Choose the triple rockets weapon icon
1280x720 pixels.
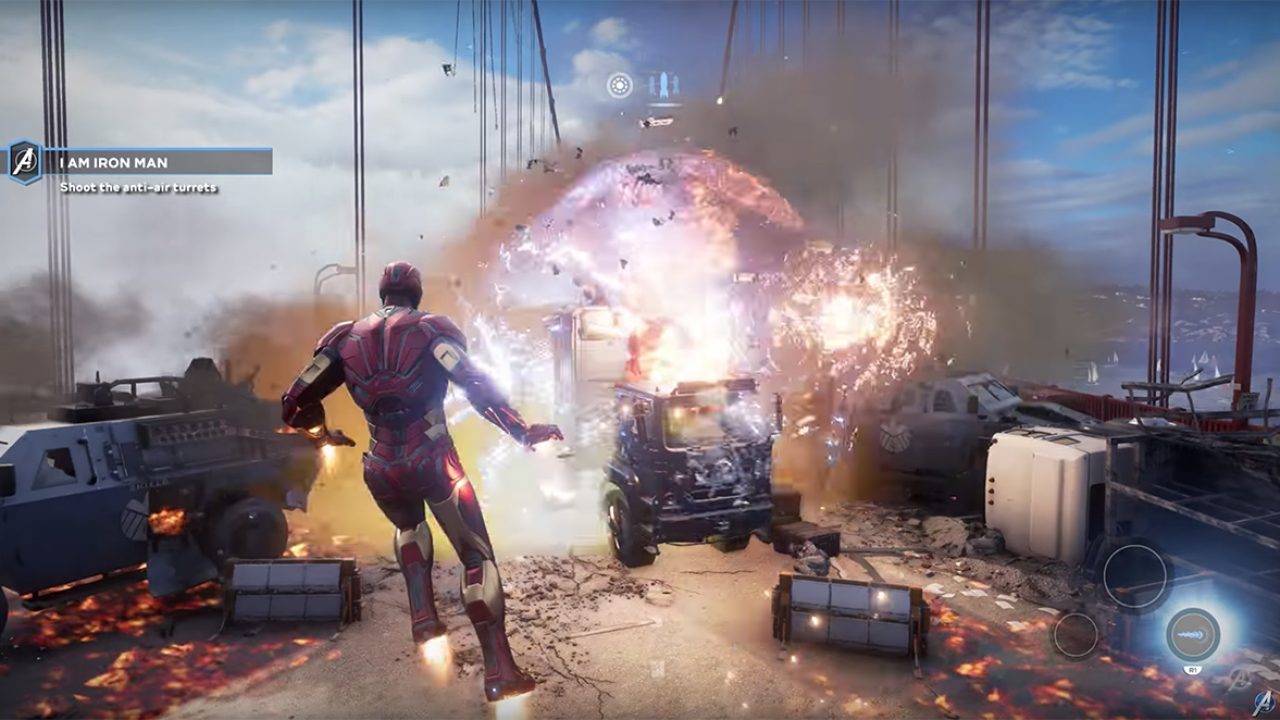point(664,85)
